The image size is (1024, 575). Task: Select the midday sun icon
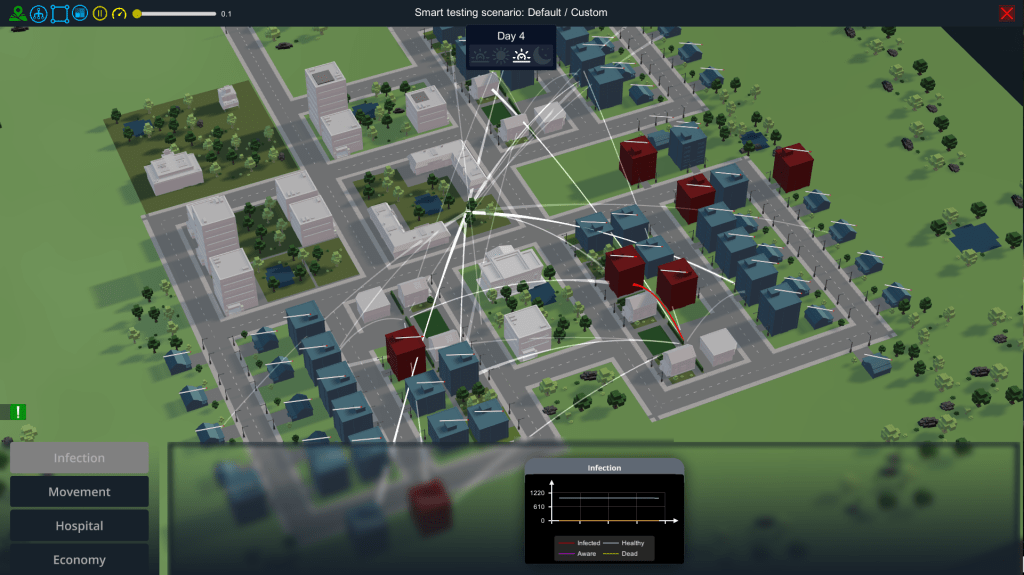click(x=500, y=56)
